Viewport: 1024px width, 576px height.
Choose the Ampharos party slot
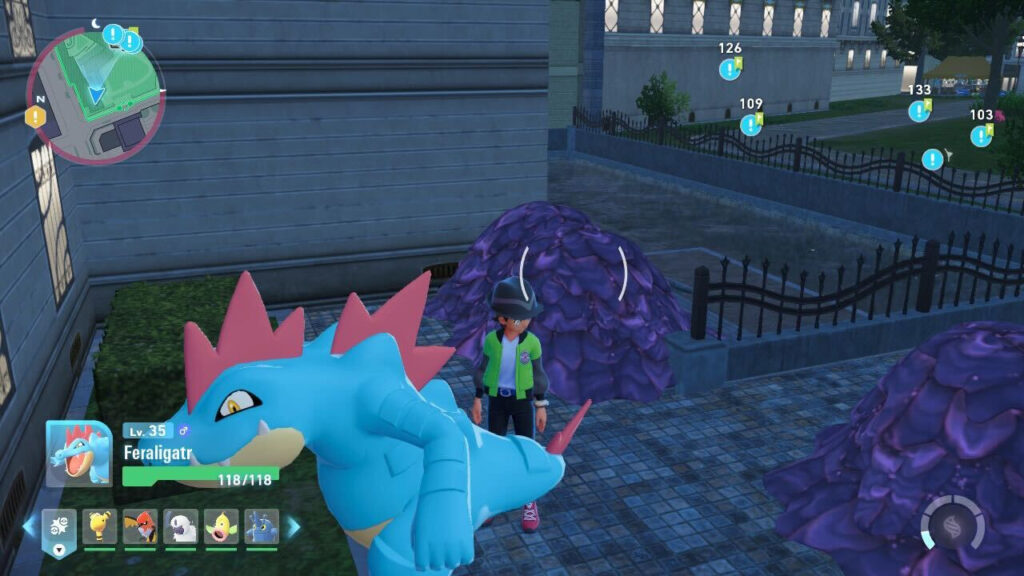pos(100,526)
